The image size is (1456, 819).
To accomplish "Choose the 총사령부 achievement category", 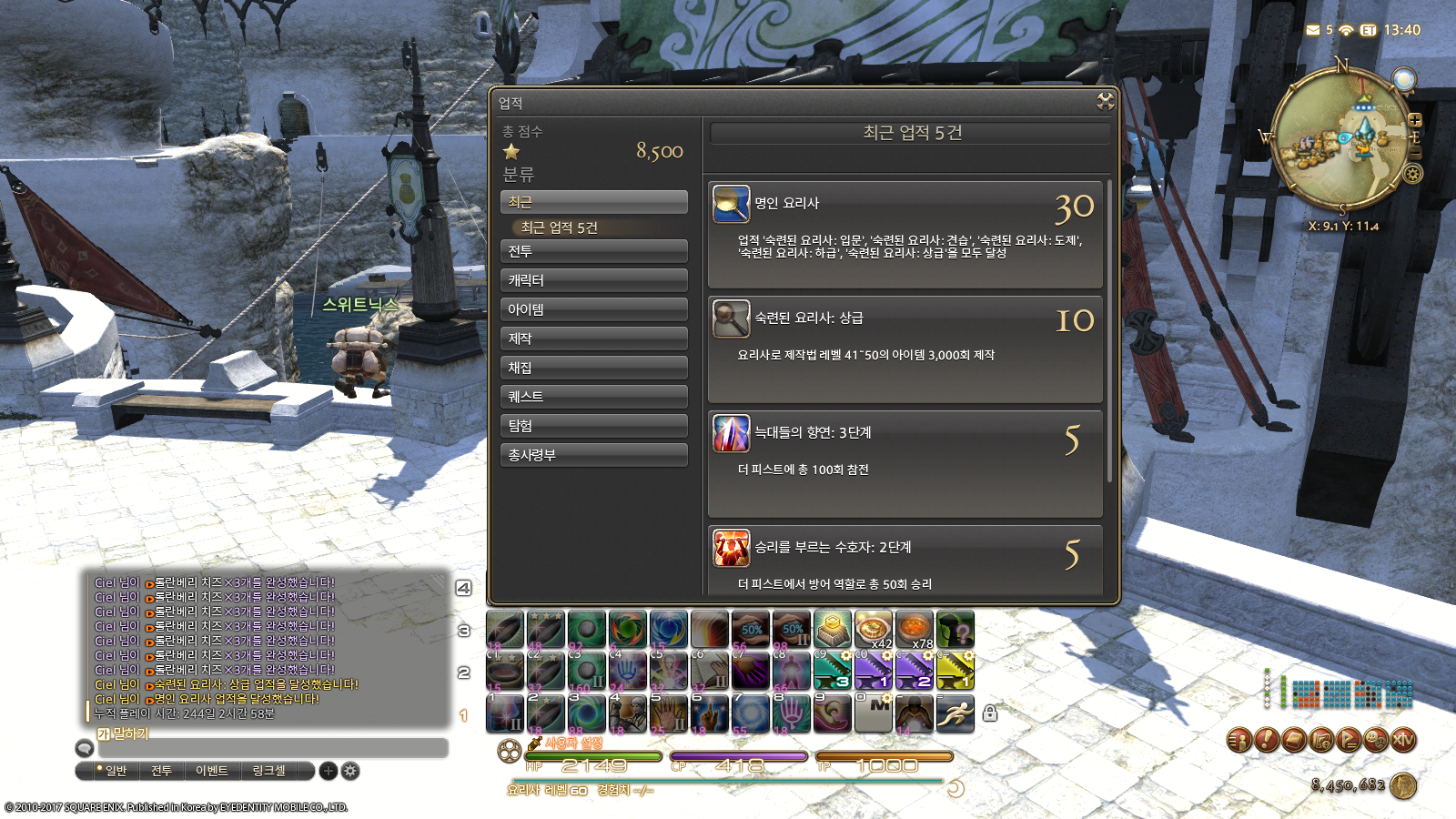I will (x=593, y=455).
